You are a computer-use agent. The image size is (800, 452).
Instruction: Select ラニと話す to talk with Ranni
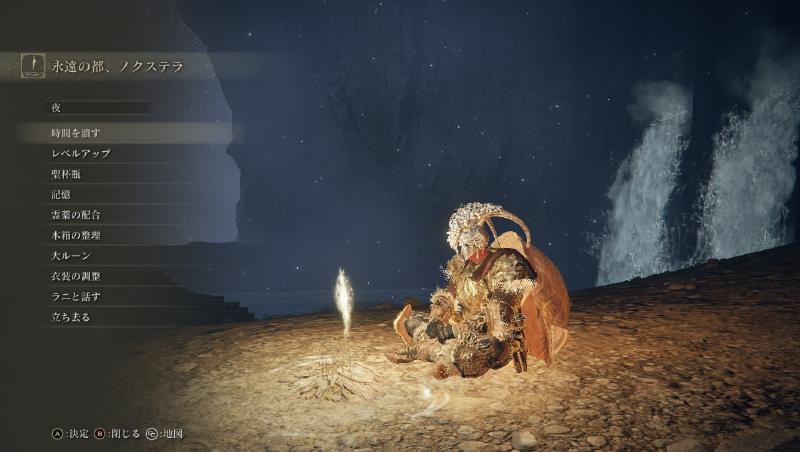[x=76, y=296]
